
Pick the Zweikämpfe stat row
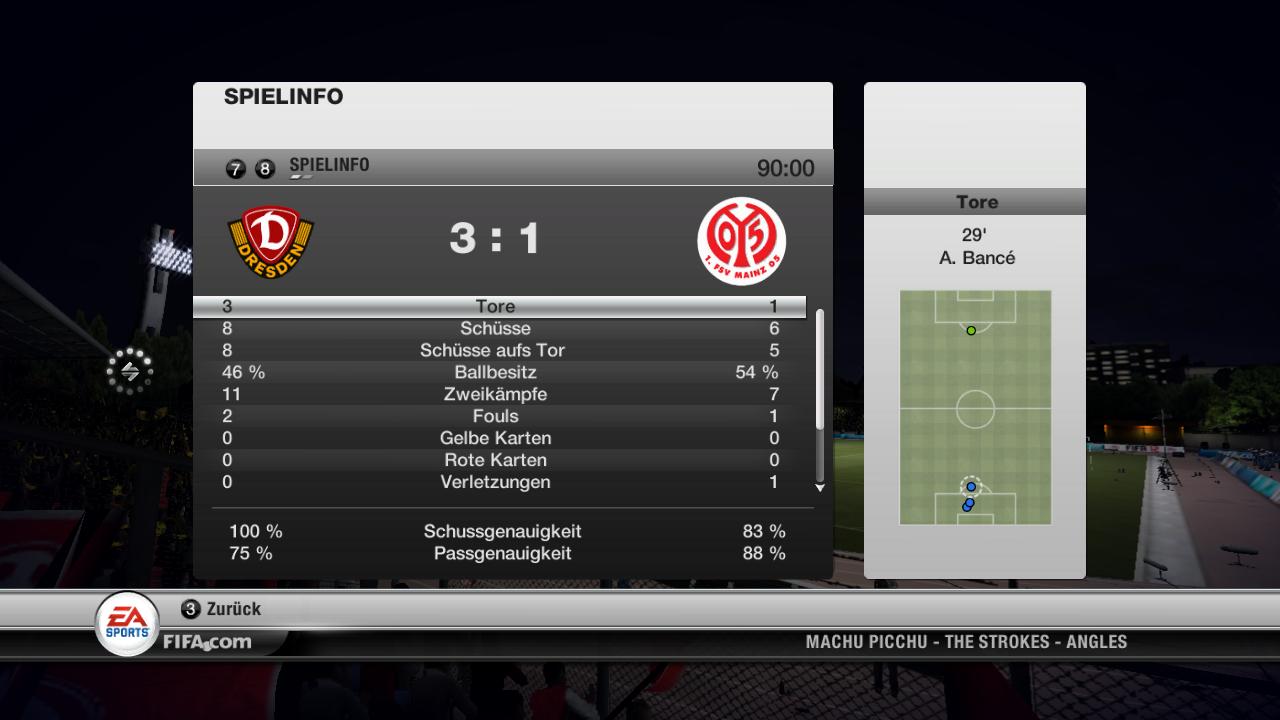pyautogui.click(x=499, y=395)
